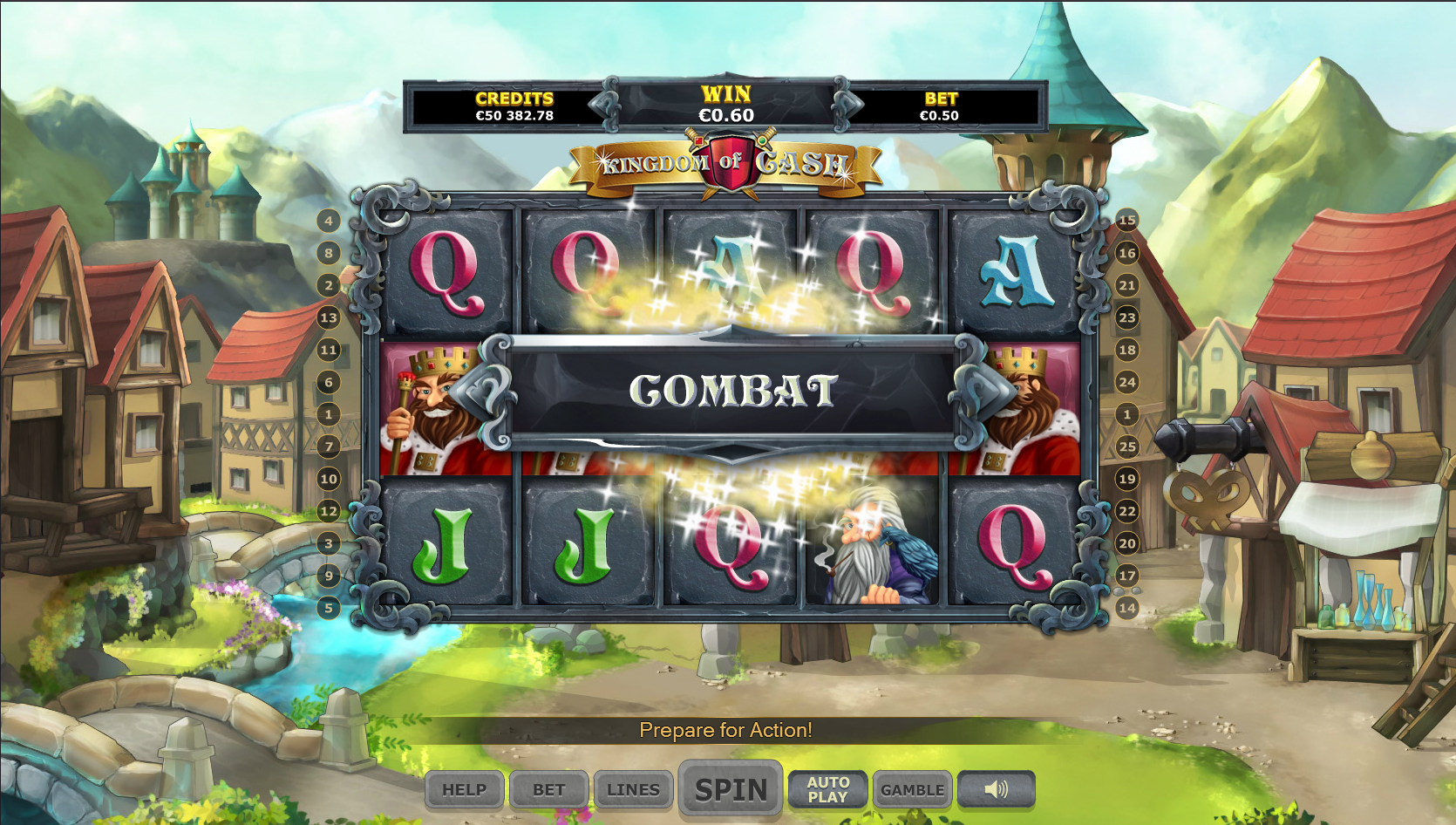Image resolution: width=1456 pixels, height=825 pixels.
Task: Select payline number 5 marker
Action: point(329,608)
